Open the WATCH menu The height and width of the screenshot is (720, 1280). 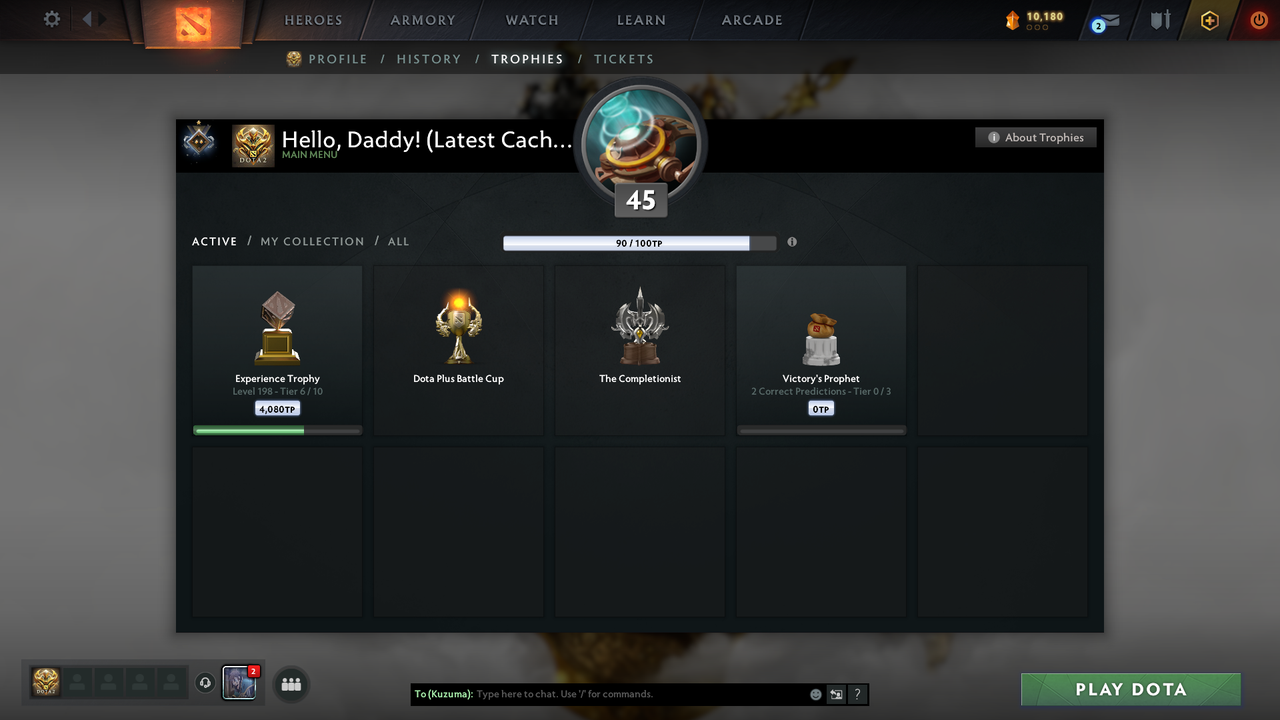point(531,19)
